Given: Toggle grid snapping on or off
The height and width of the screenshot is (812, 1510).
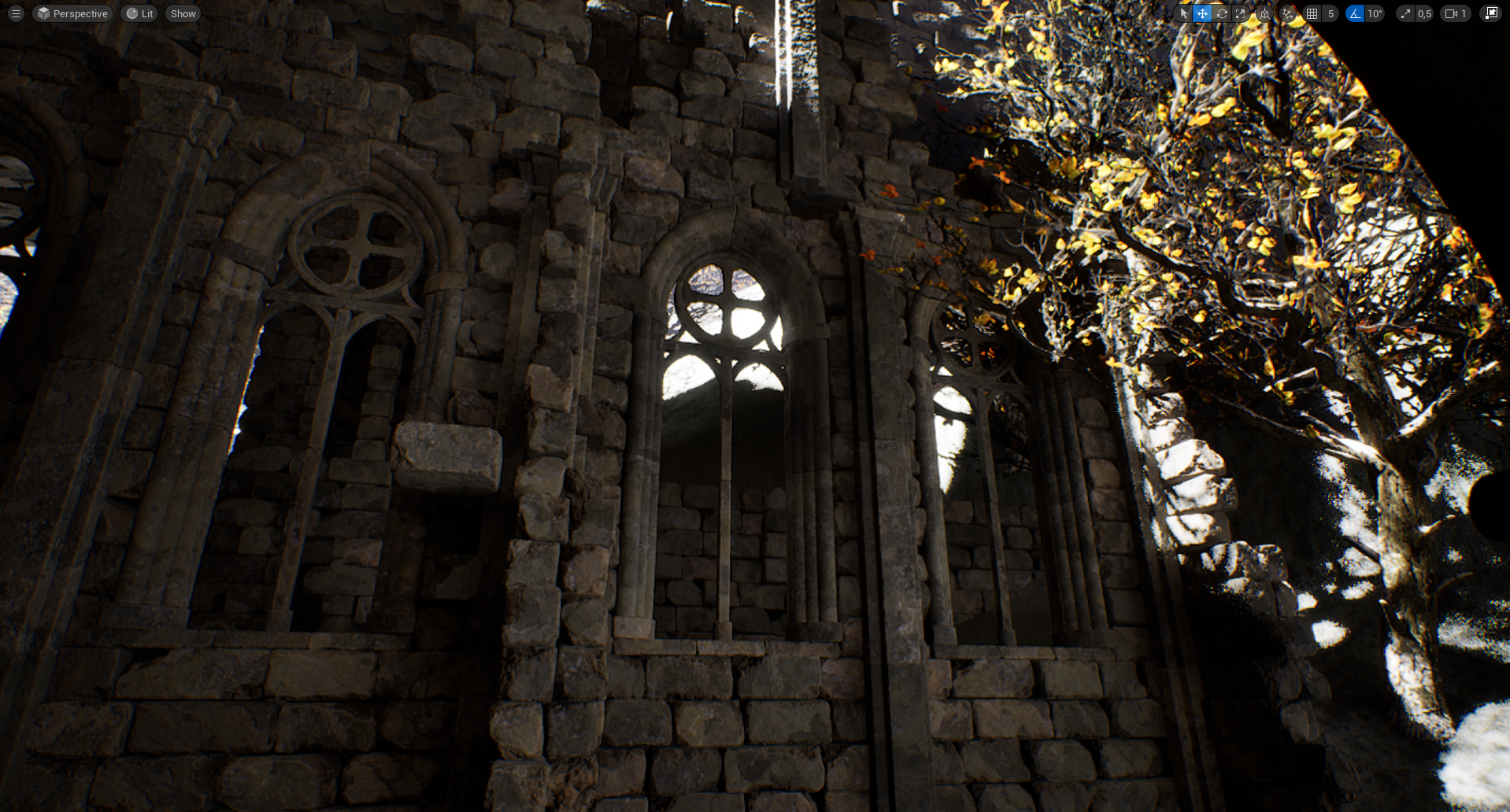Looking at the screenshot, I should click(1312, 13).
